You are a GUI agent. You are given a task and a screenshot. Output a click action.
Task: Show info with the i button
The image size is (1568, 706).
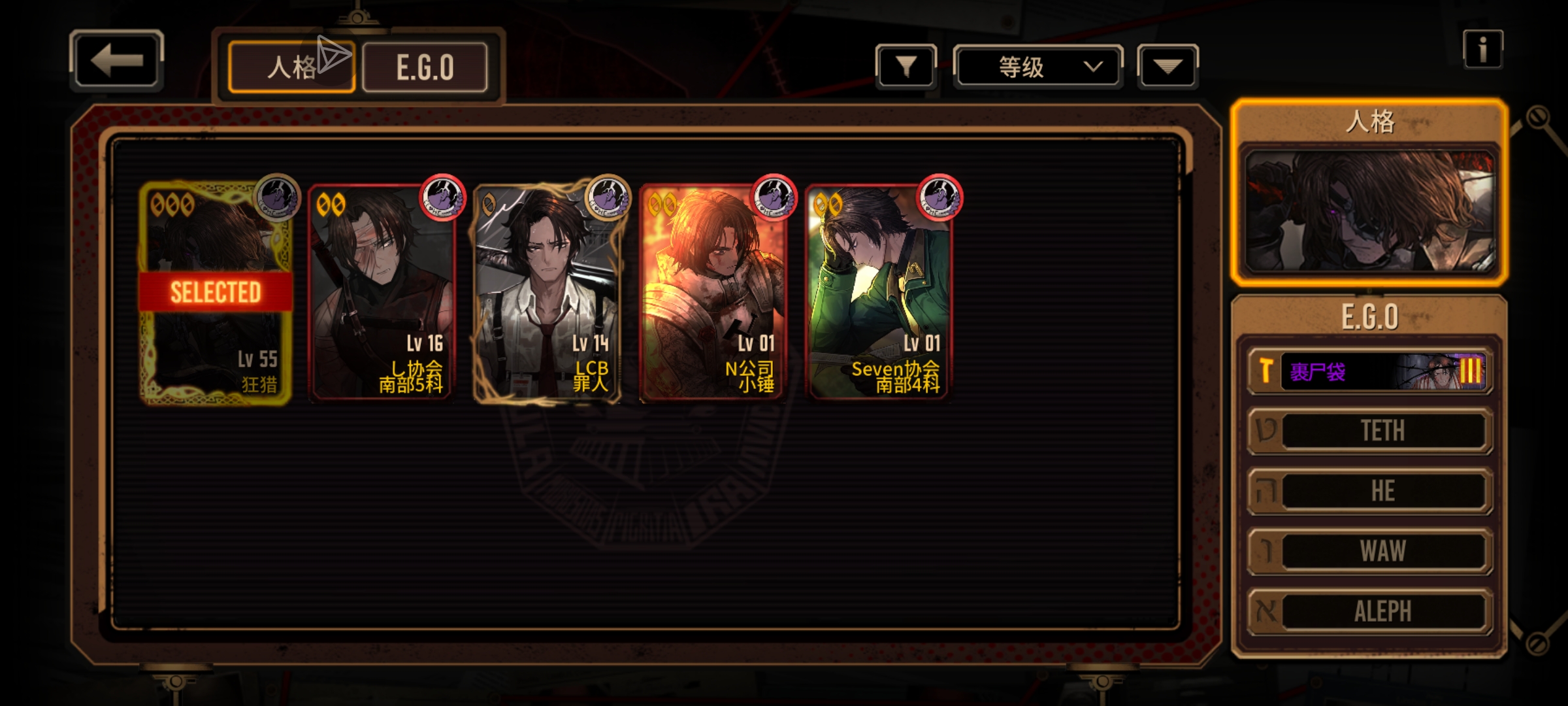pos(1482,50)
